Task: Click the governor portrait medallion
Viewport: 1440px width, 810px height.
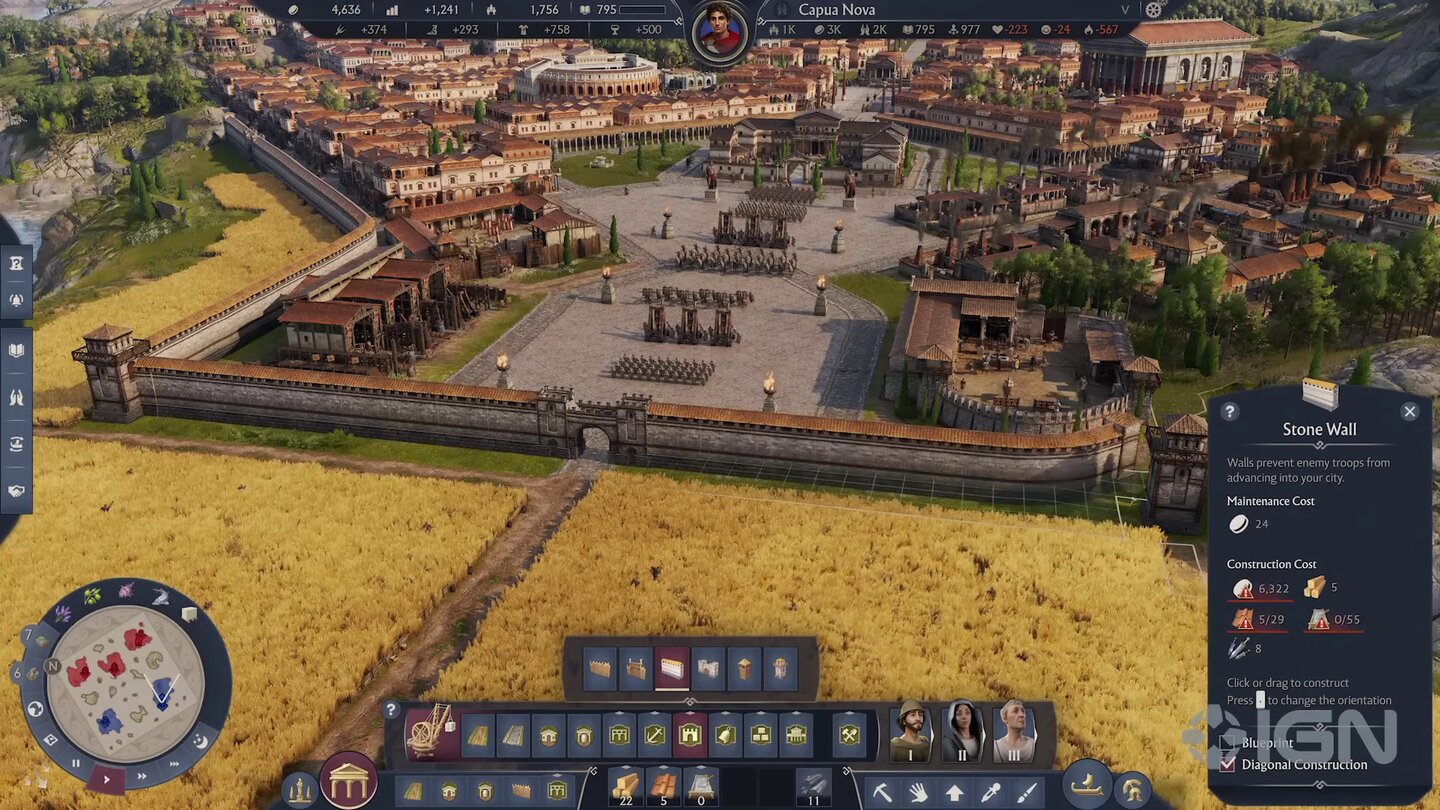Action: point(720,30)
